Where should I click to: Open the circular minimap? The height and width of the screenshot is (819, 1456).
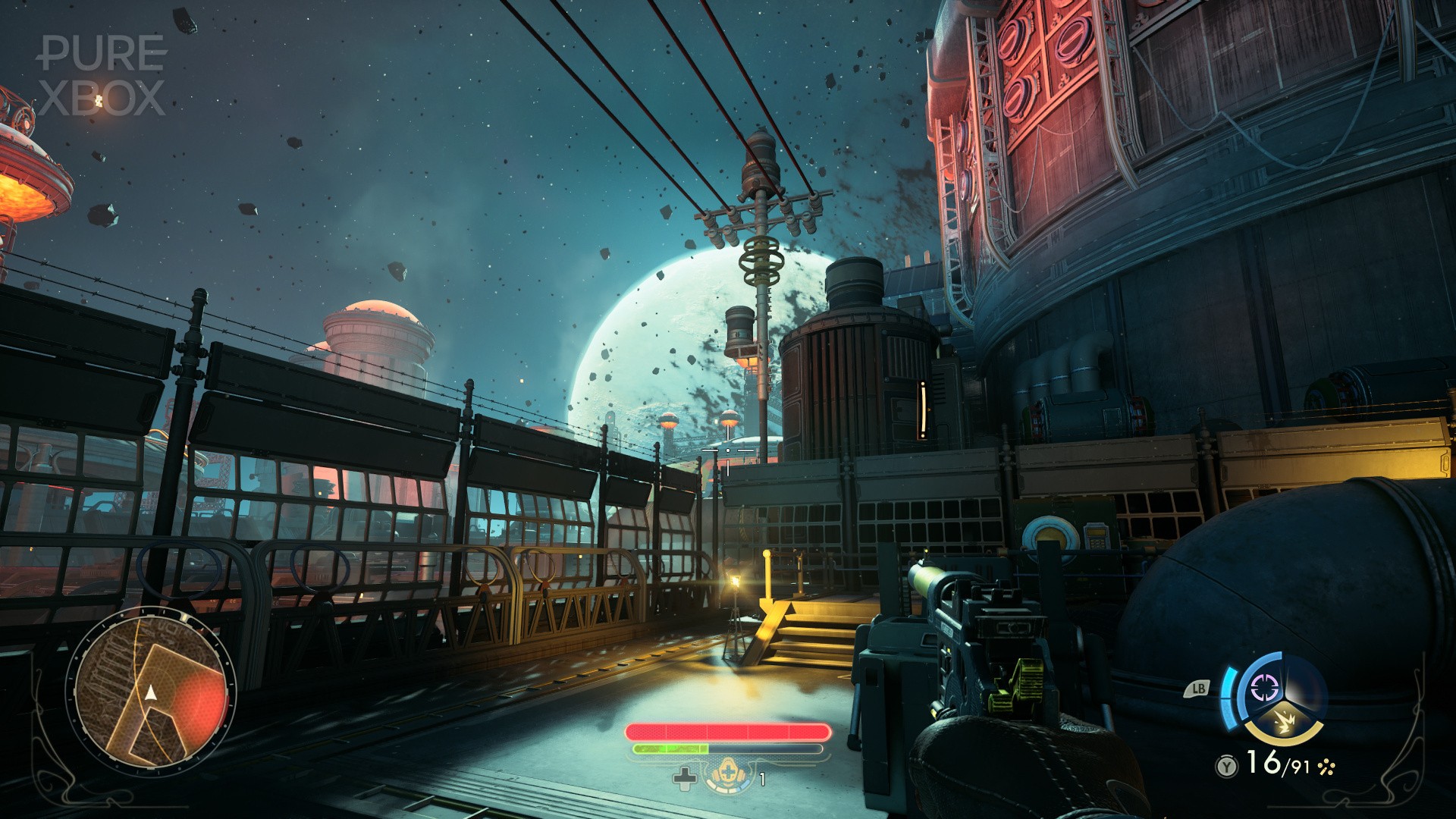pos(151,693)
